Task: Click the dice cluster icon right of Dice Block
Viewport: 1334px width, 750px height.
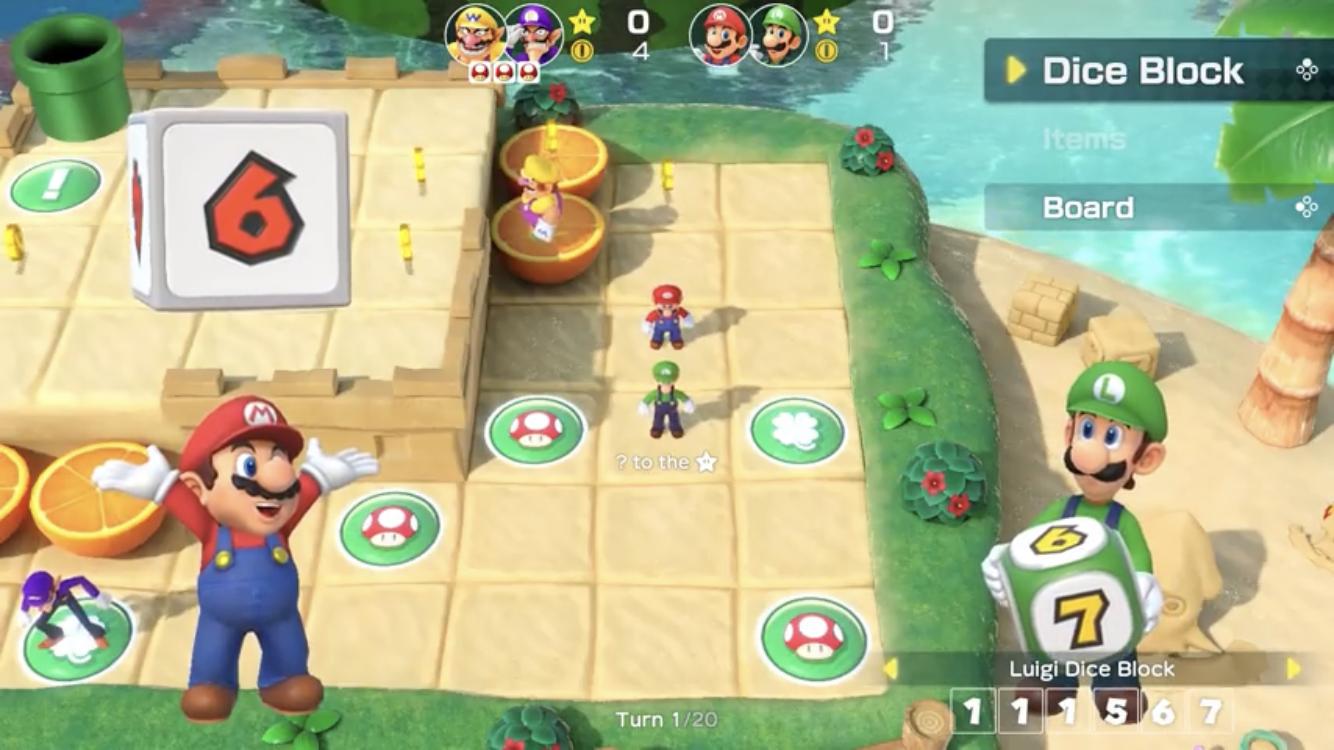Action: pos(1305,69)
